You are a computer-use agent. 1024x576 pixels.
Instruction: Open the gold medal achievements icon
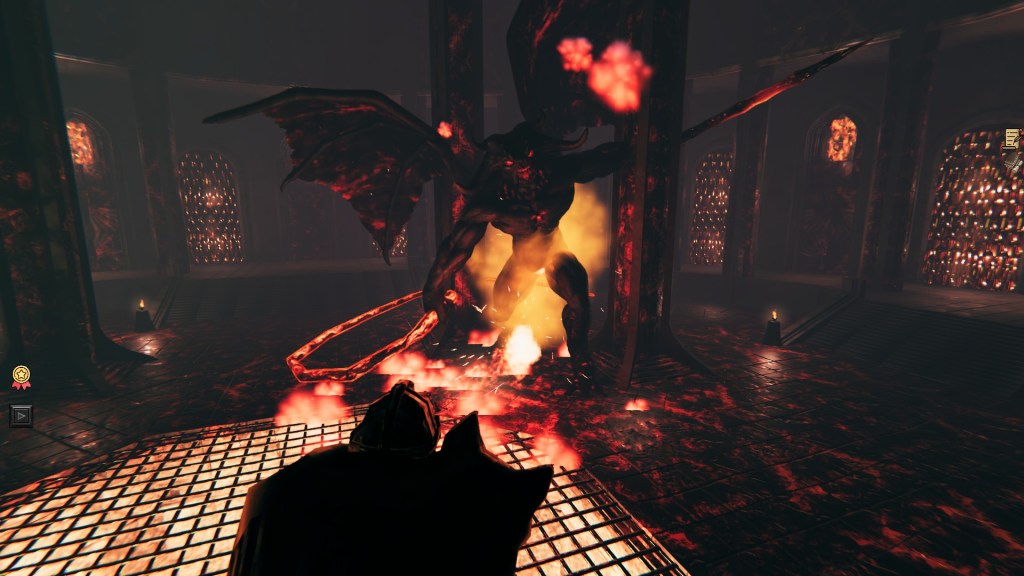click(x=21, y=377)
